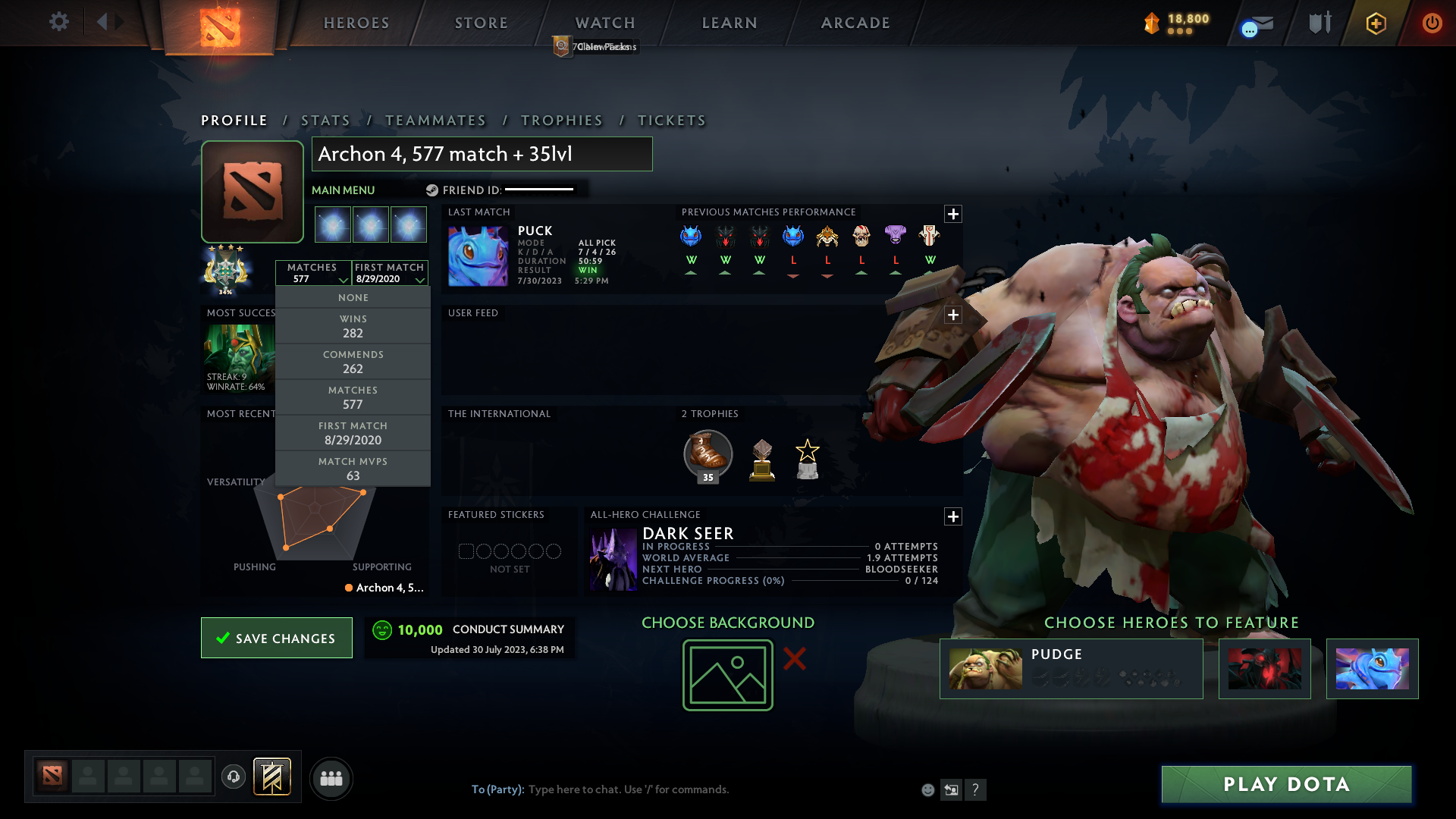Open the Armory shield and sword icon
Screen dimensions: 1456x819
1319,23
